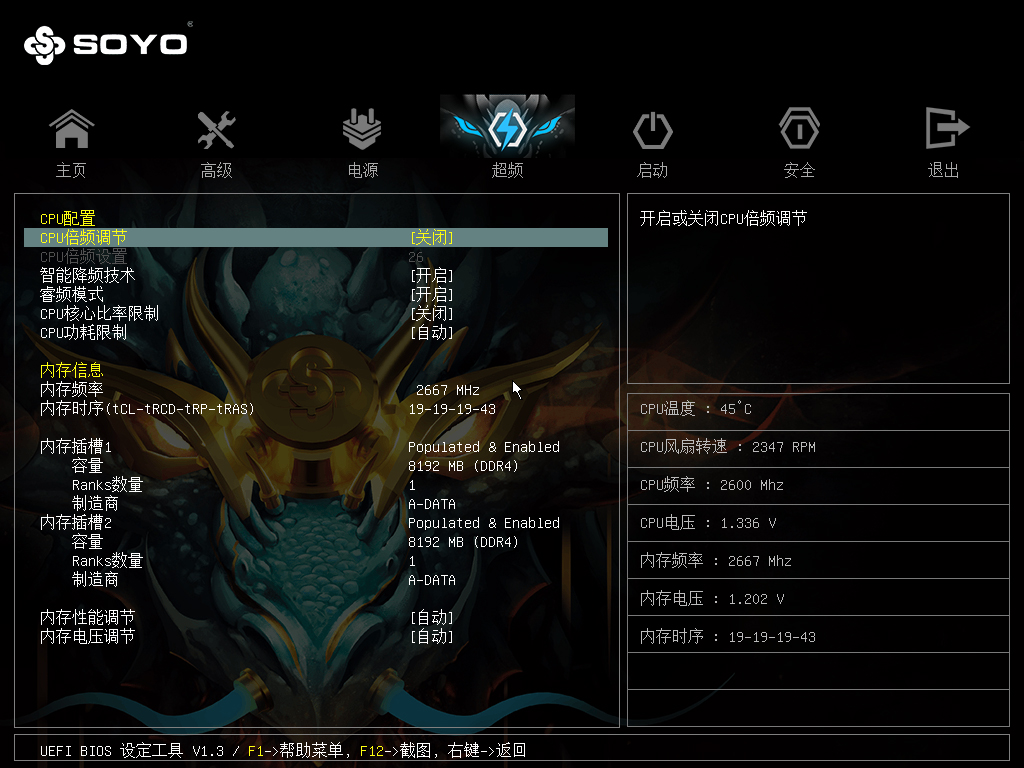
Task: Change the 智能降频技术 option
Action: tap(431, 275)
